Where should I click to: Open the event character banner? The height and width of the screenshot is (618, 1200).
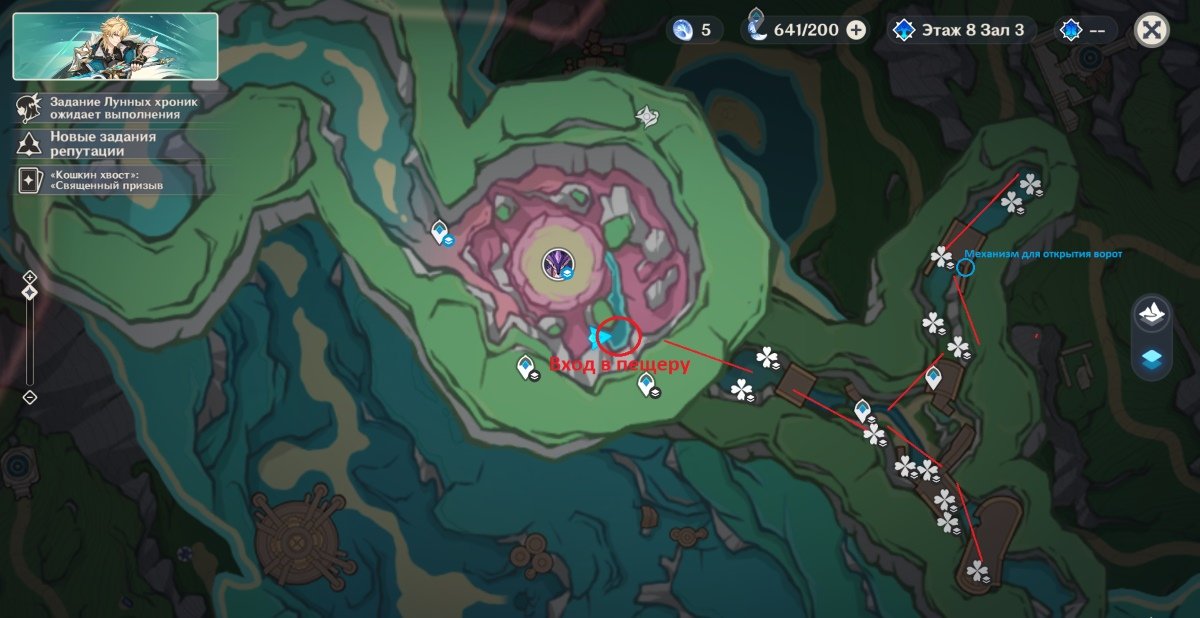pos(115,46)
